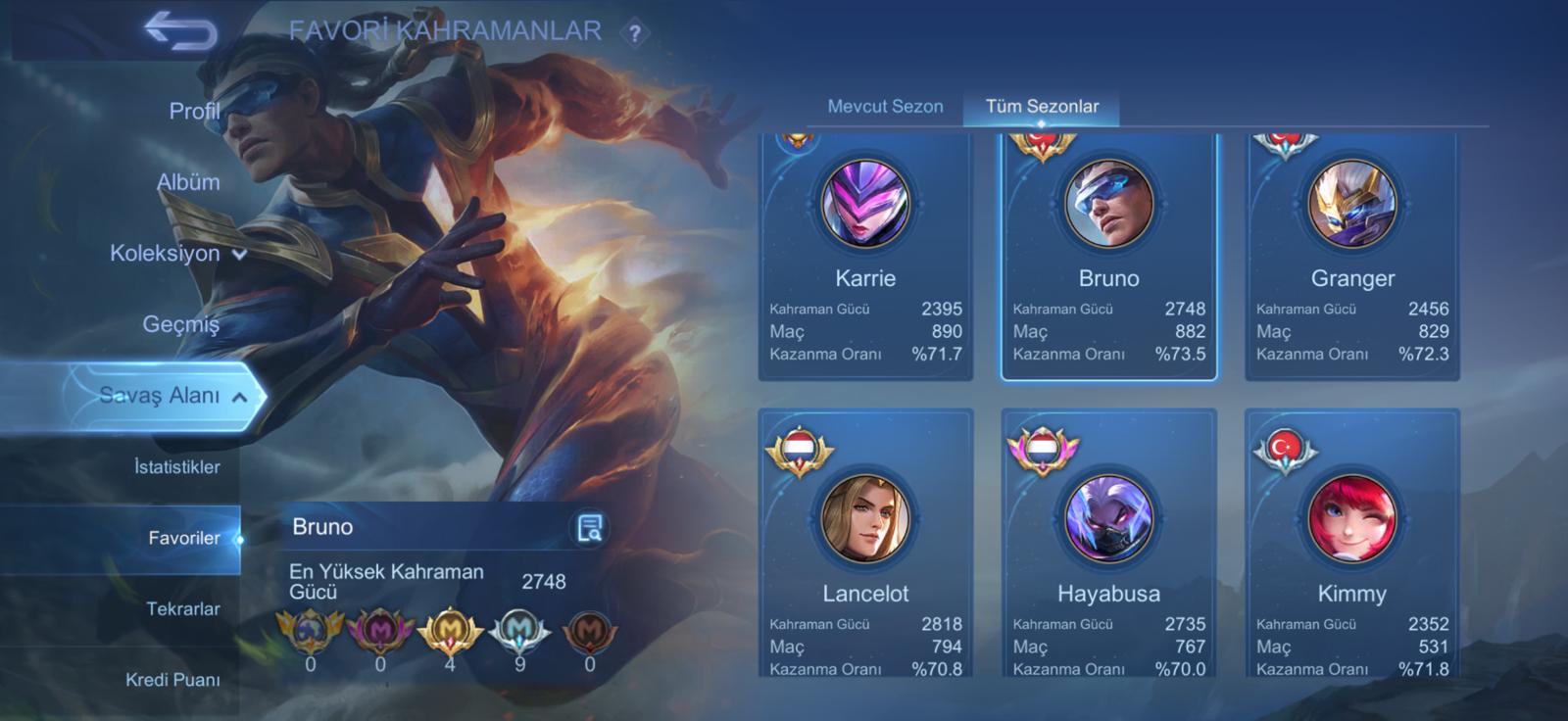The width and height of the screenshot is (1568, 721).
Task: Open the Profil menu entry
Action: [193, 112]
